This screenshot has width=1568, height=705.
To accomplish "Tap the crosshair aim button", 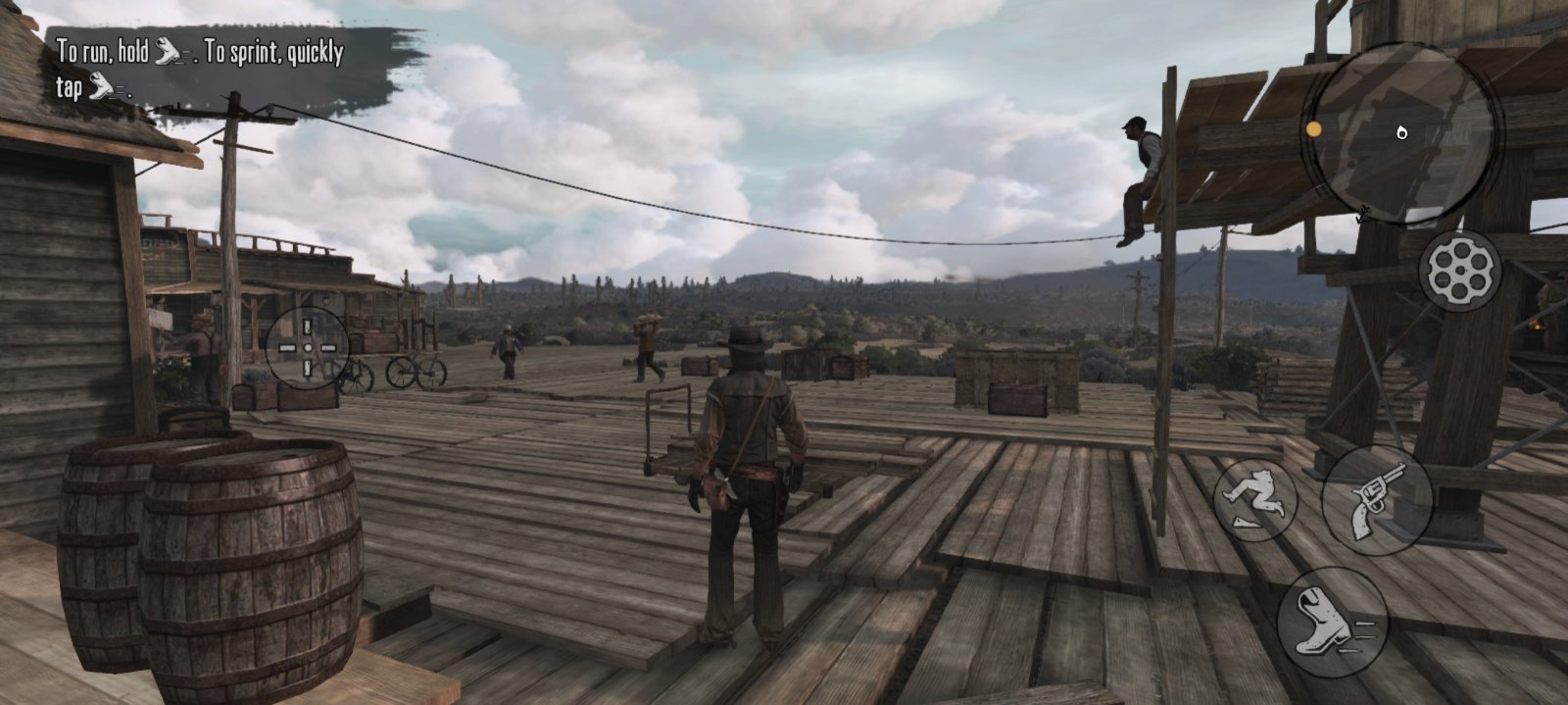I will point(307,347).
